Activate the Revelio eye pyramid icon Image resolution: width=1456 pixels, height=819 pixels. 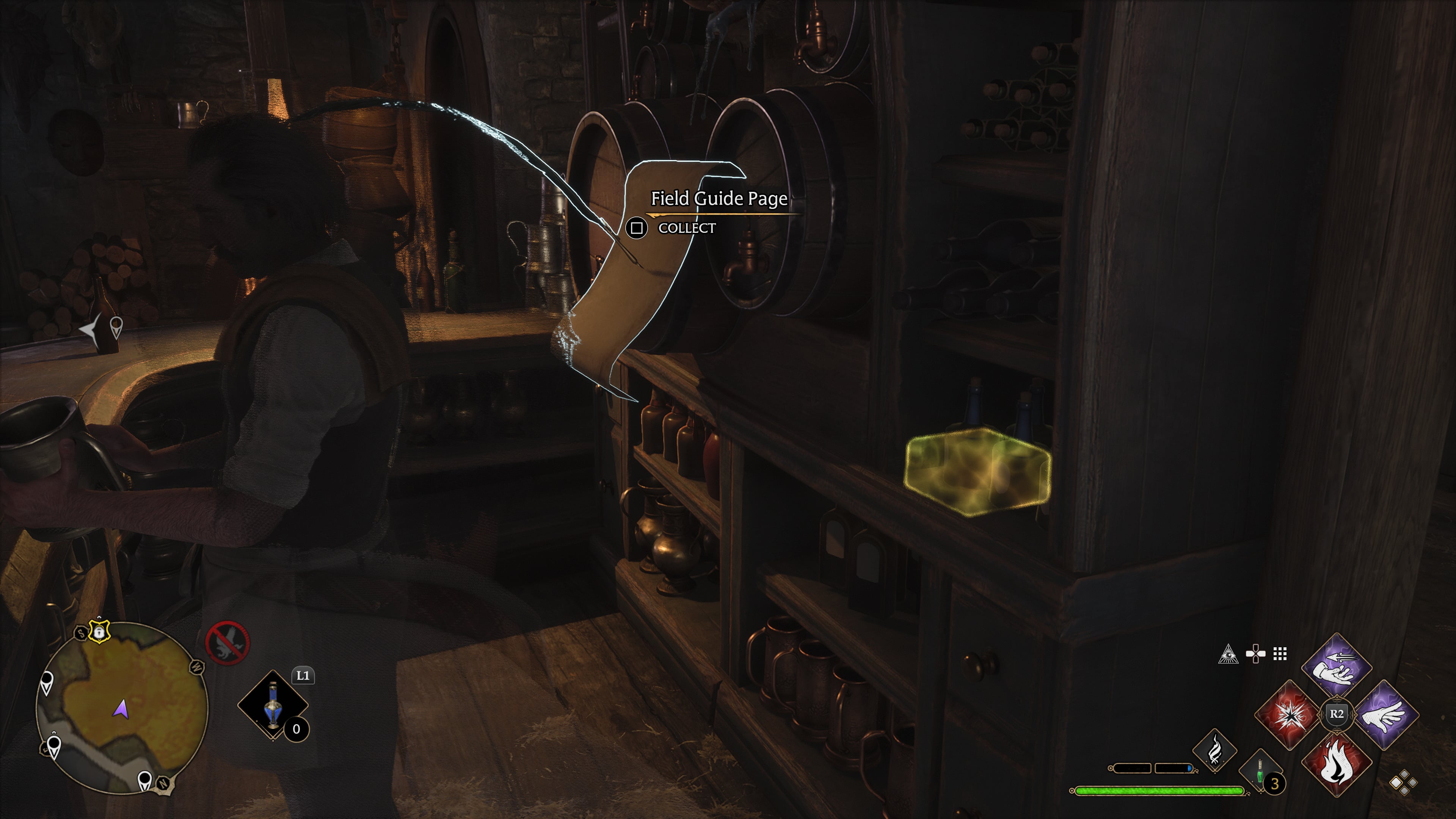tap(1228, 654)
